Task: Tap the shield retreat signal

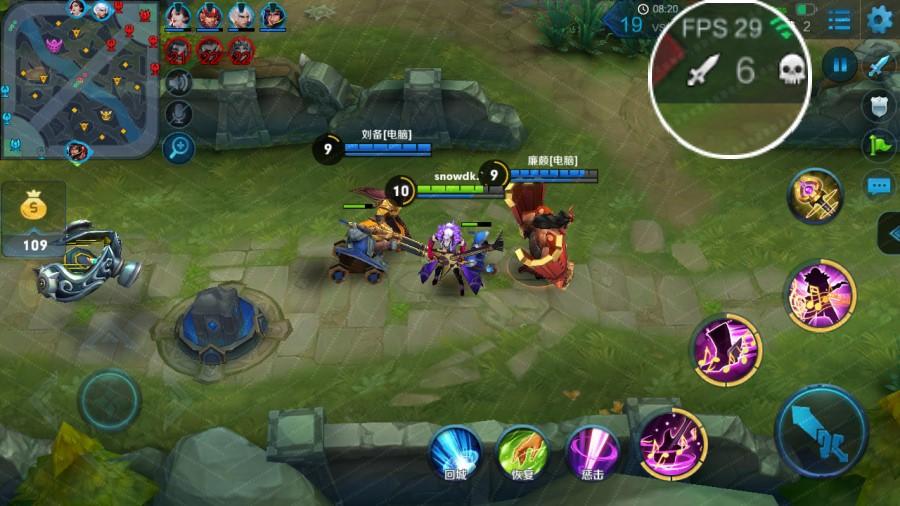Action: [877, 105]
